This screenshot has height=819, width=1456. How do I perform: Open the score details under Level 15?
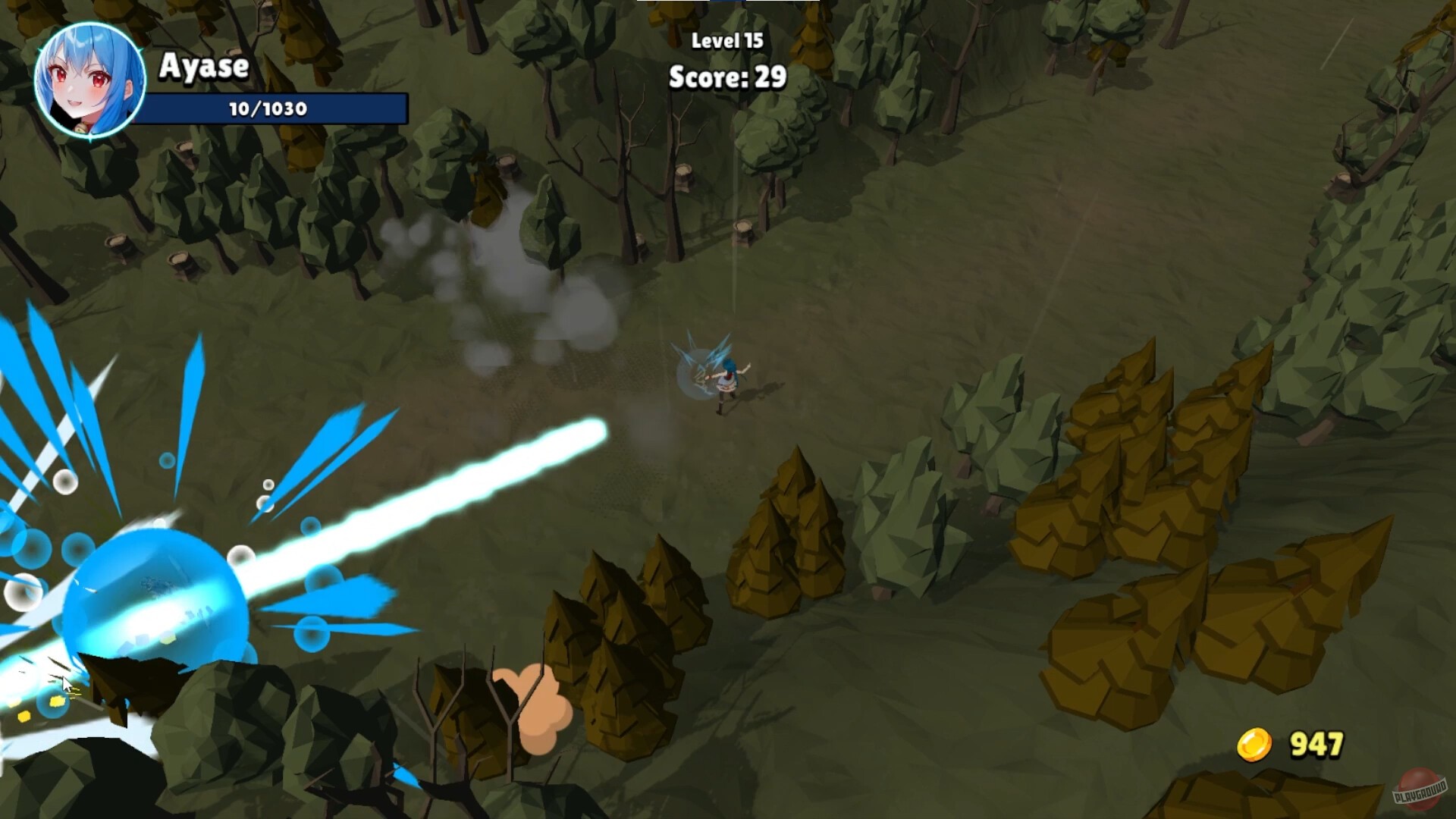(x=726, y=77)
